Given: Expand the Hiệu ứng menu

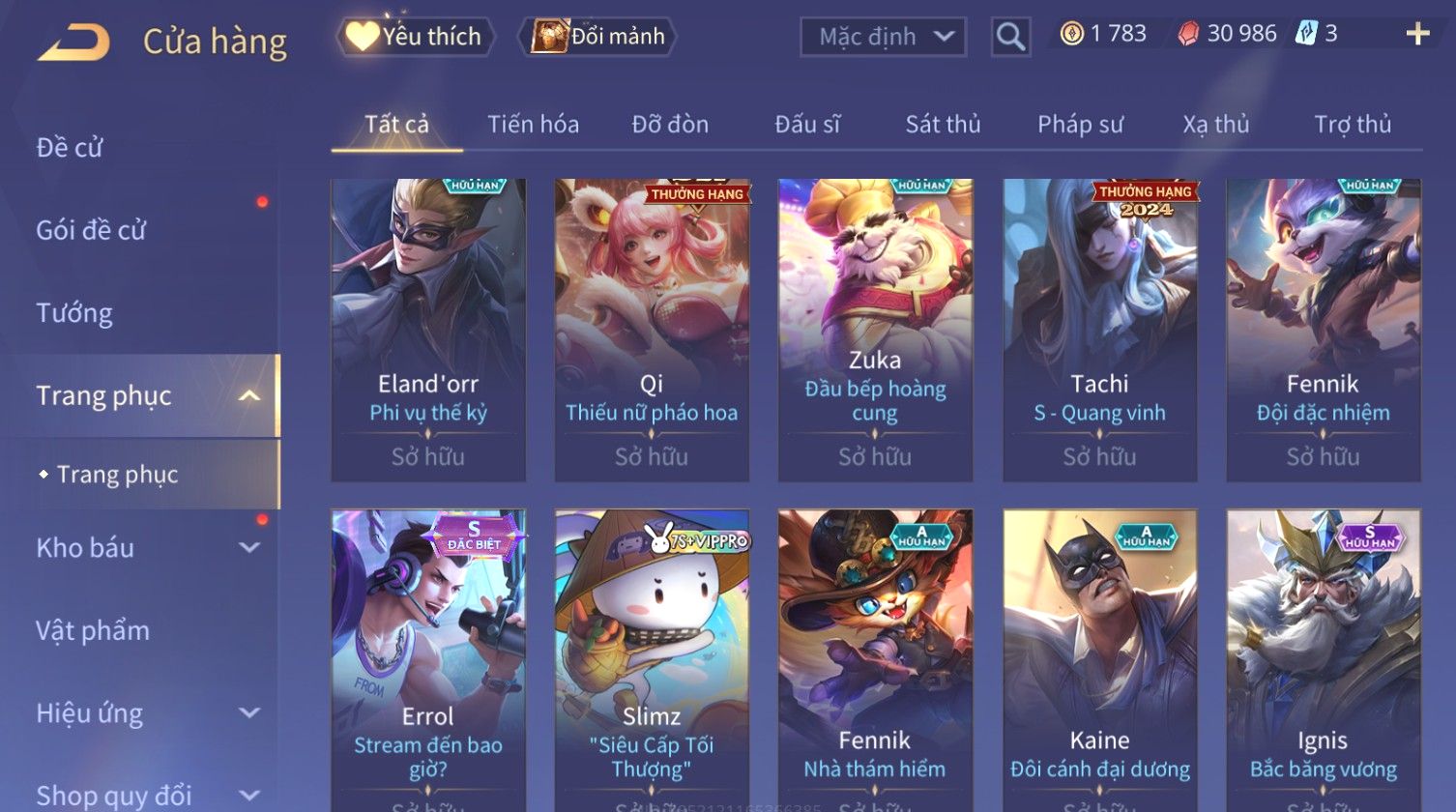Looking at the screenshot, I should [x=145, y=713].
